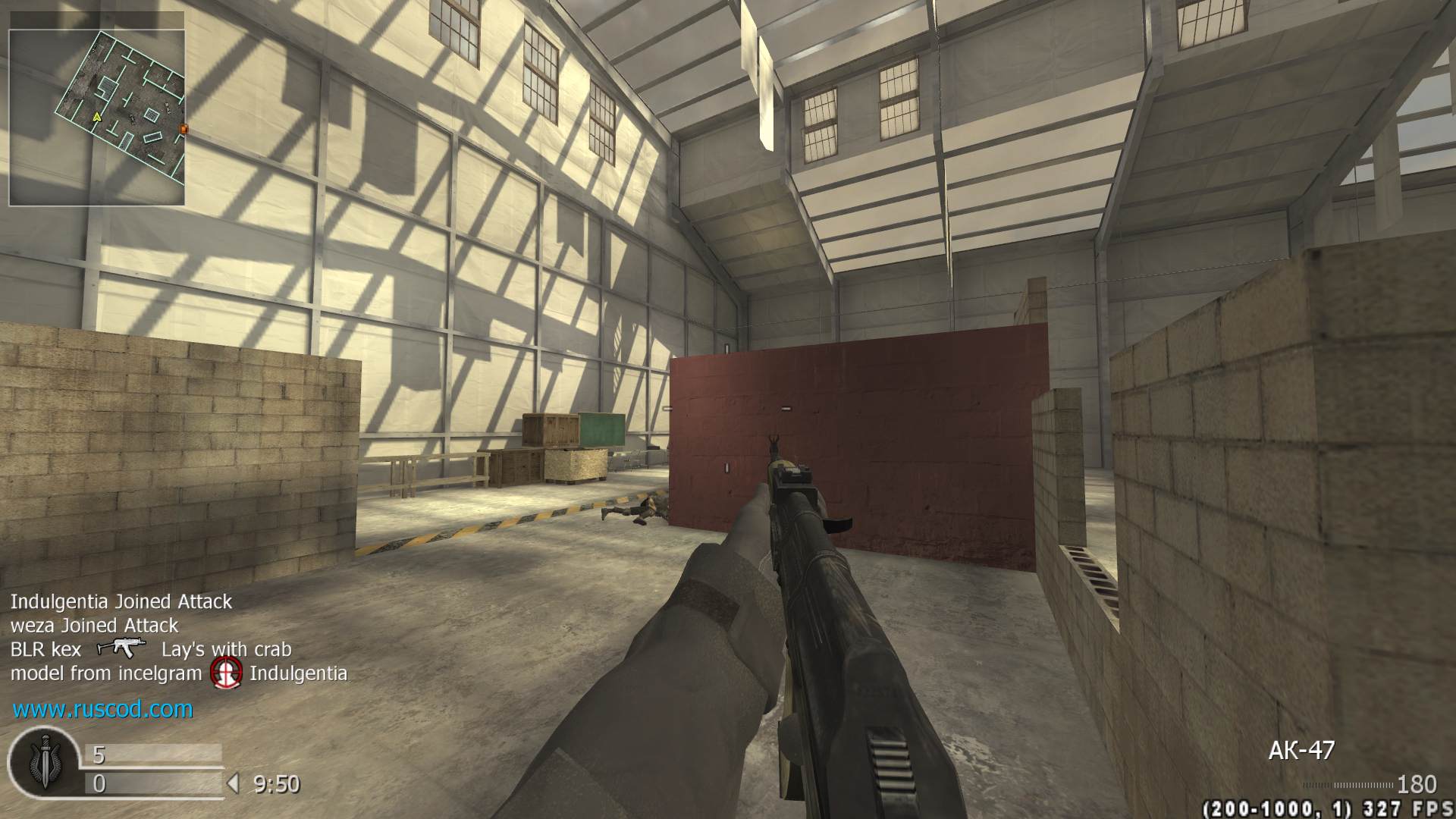The height and width of the screenshot is (819, 1456).
Task: Click the red headshot skull icon
Action: tap(227, 673)
